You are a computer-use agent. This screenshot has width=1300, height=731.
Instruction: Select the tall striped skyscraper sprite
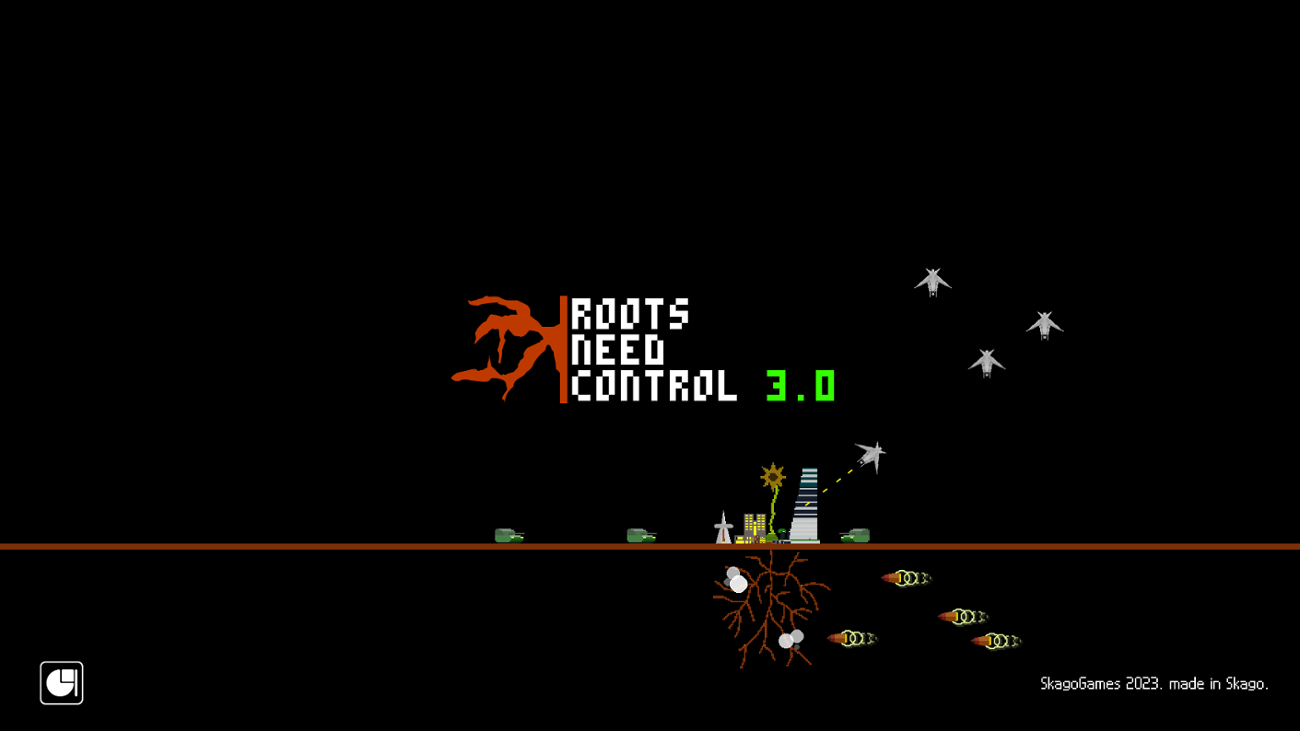coord(806,505)
